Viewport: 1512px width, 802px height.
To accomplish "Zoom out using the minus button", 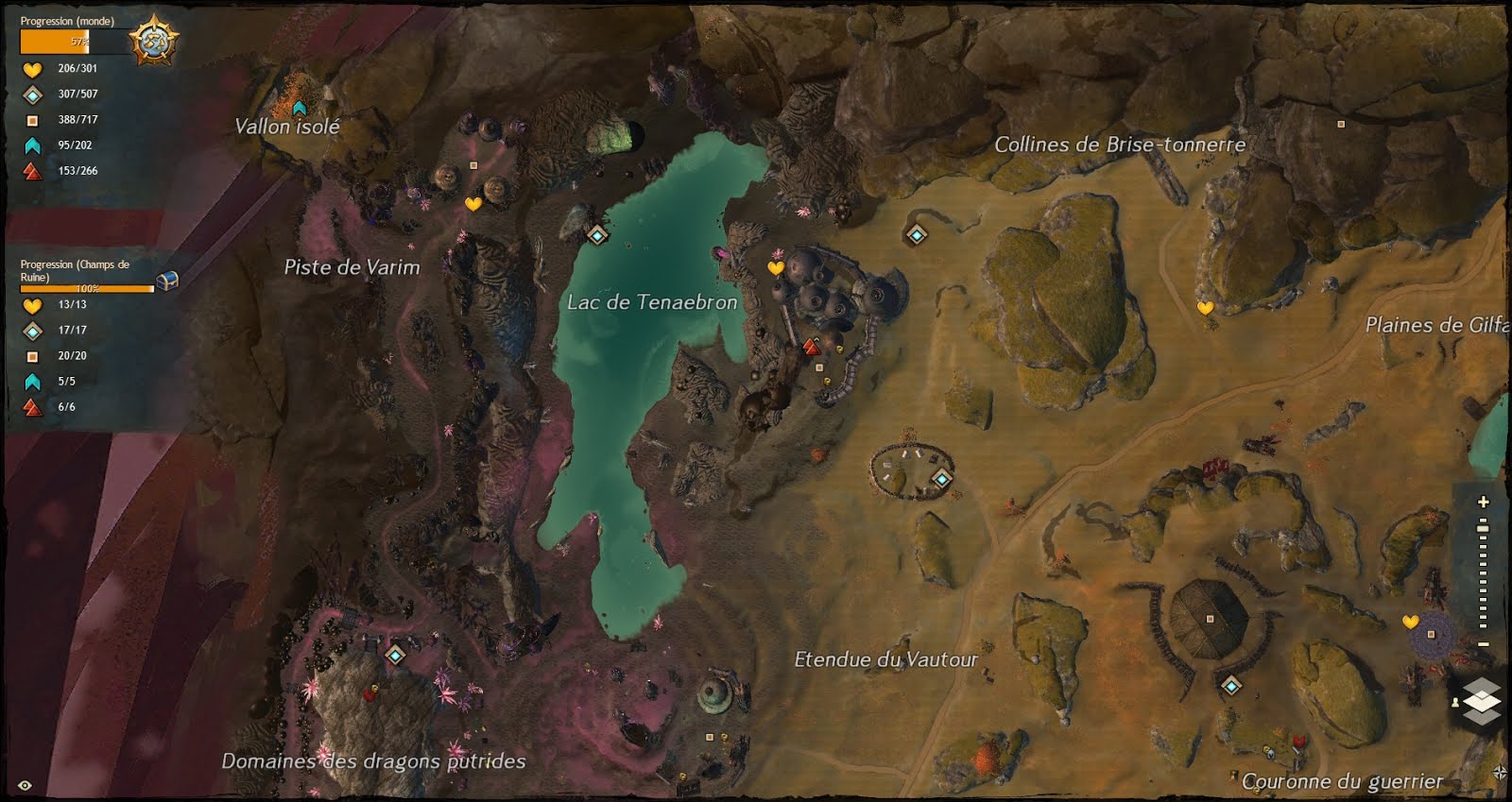I will click(1484, 644).
